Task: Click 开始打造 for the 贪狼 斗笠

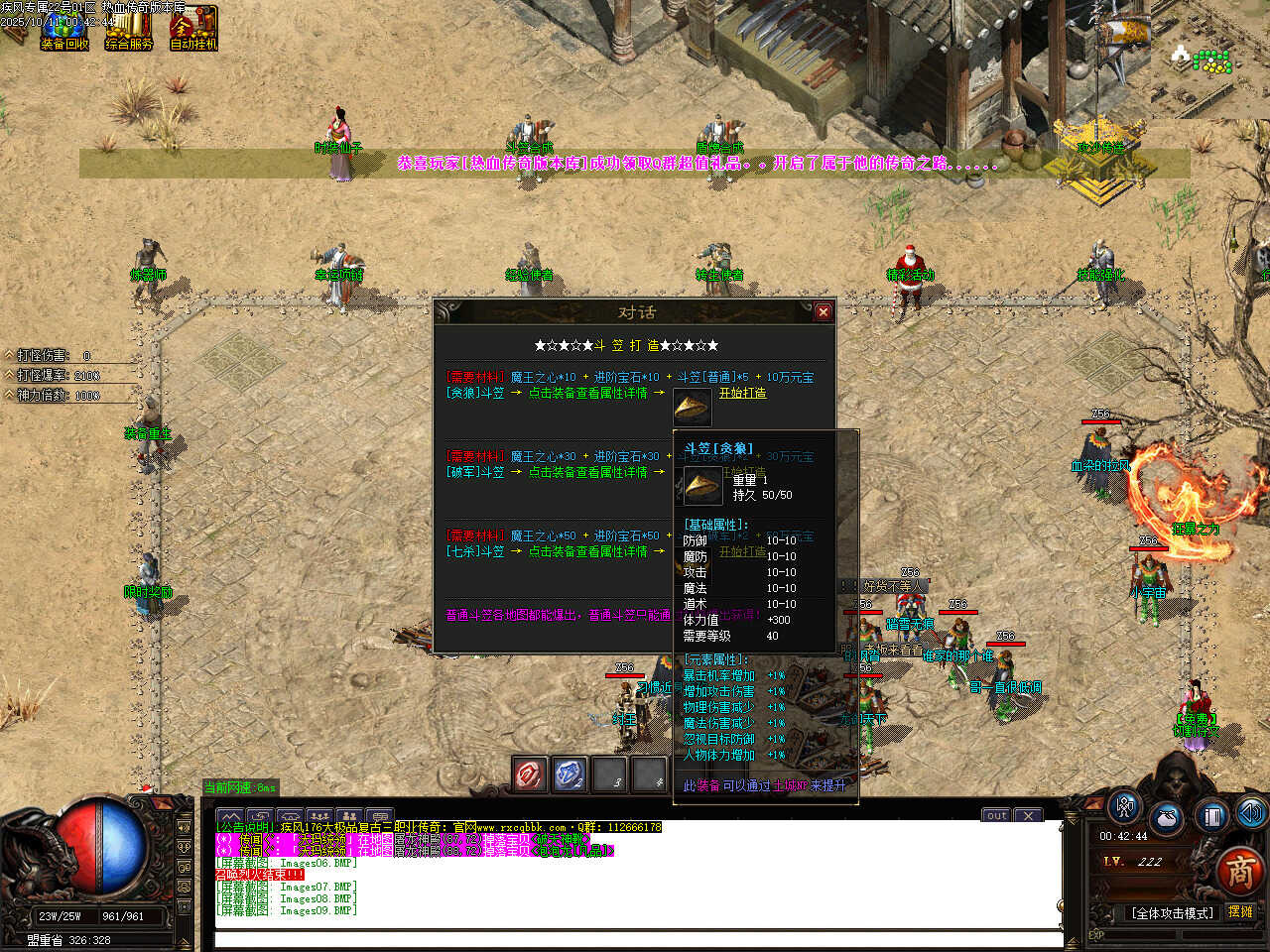Action: (742, 393)
